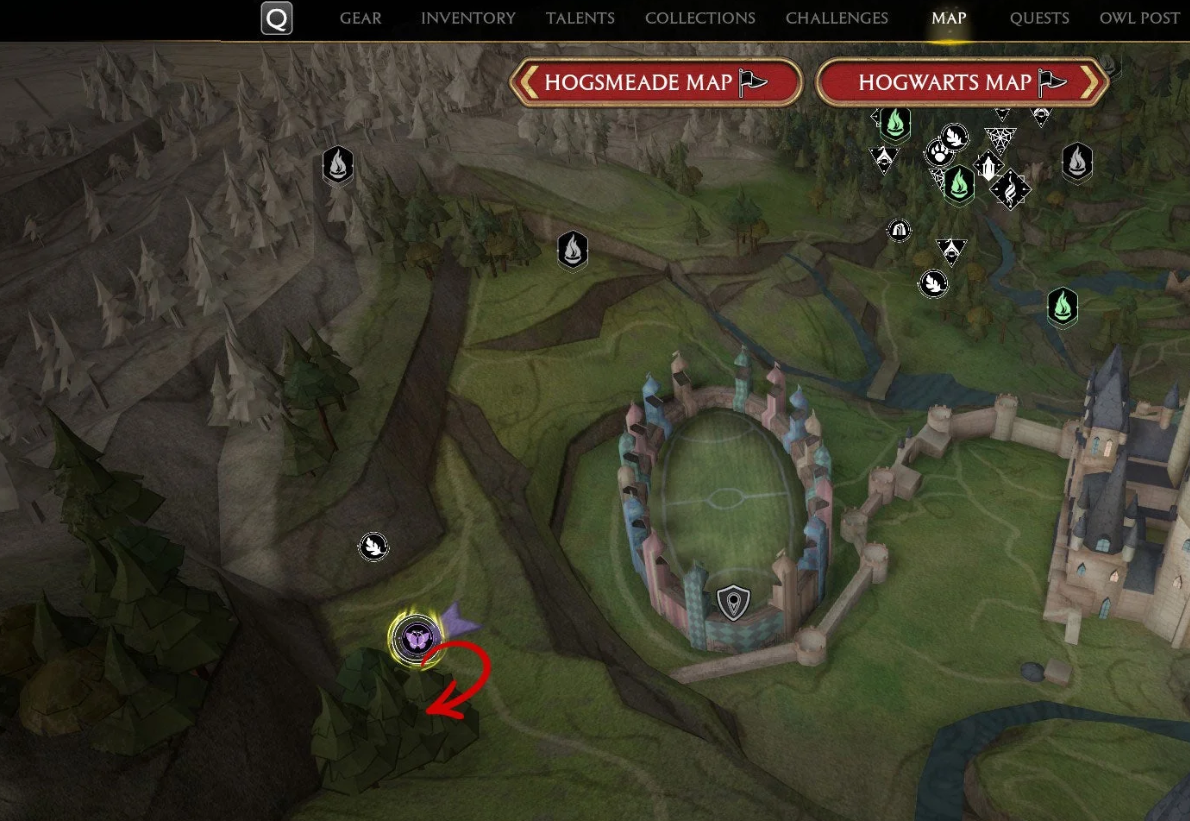
Task: Switch to the Inventory tab
Action: (x=468, y=18)
